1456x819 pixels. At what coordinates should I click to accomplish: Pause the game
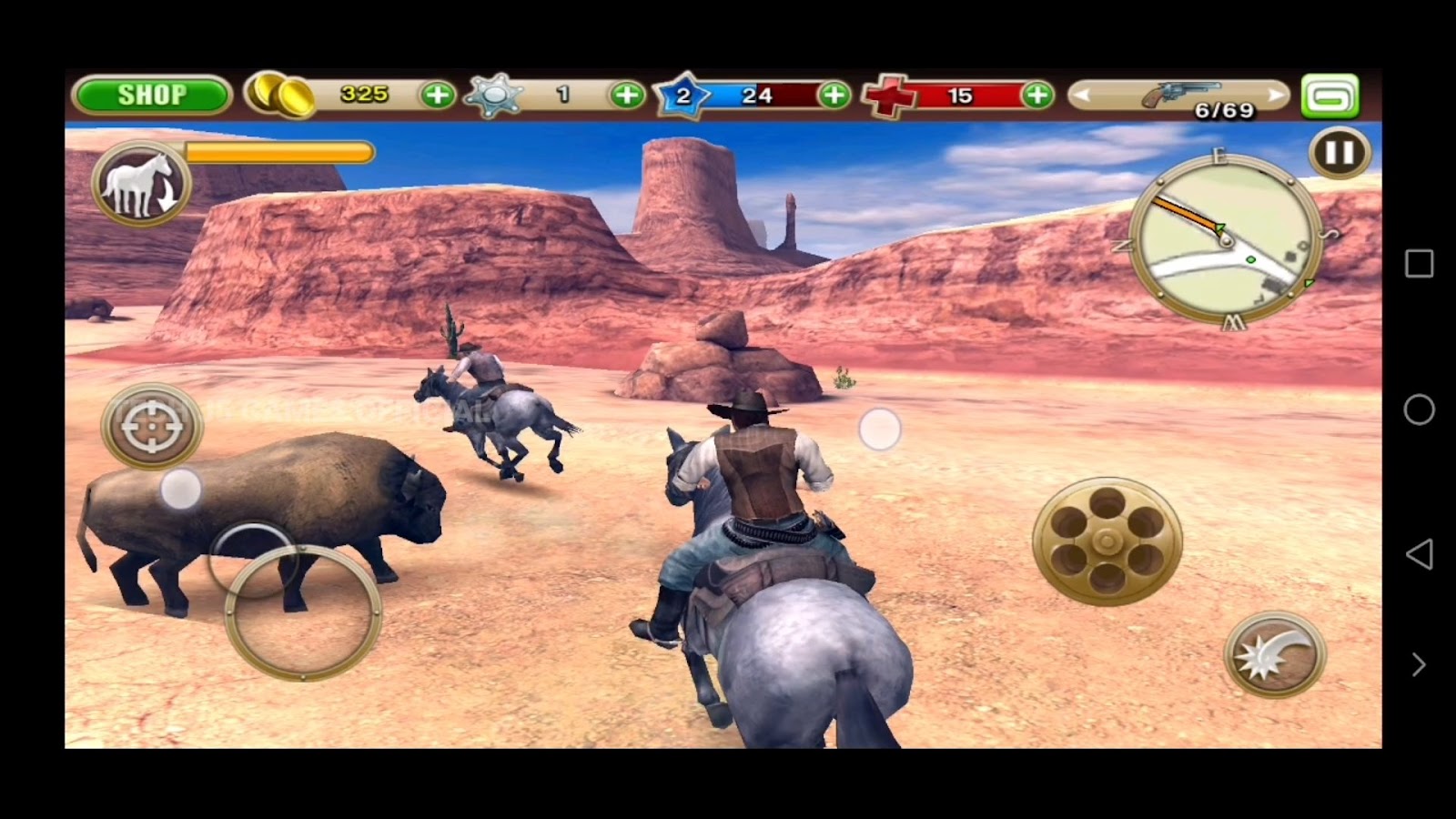pos(1340,153)
